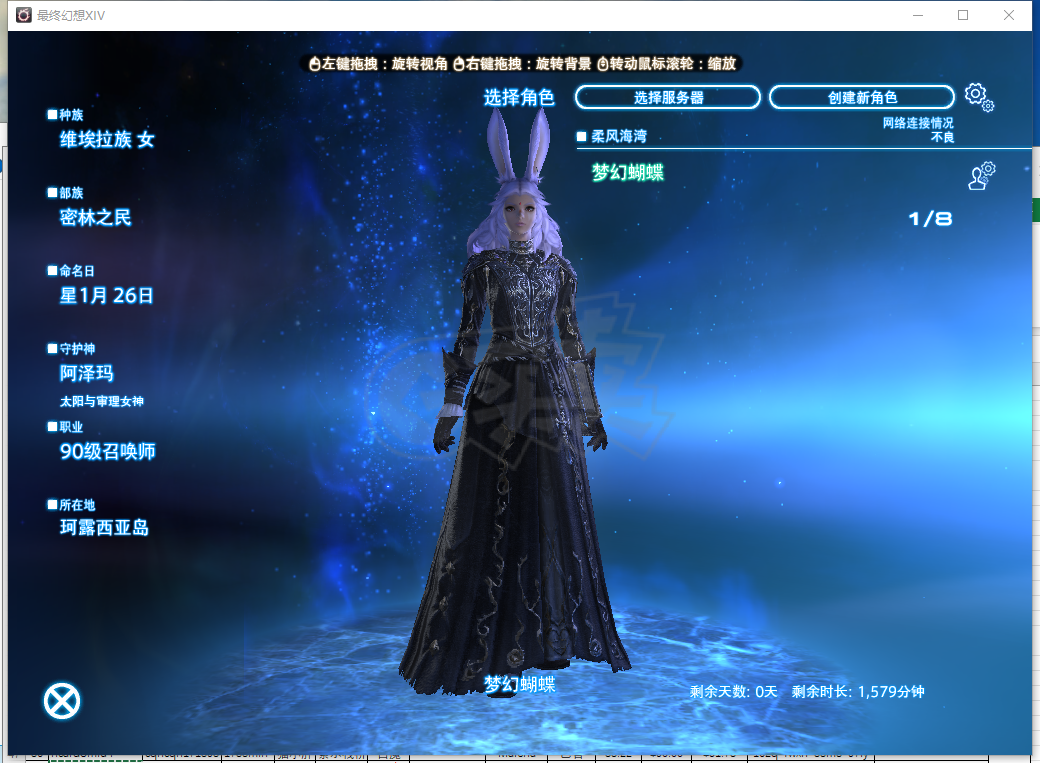This screenshot has height=763, width=1040.
Task: Close the game window
Action: [x=1009, y=15]
